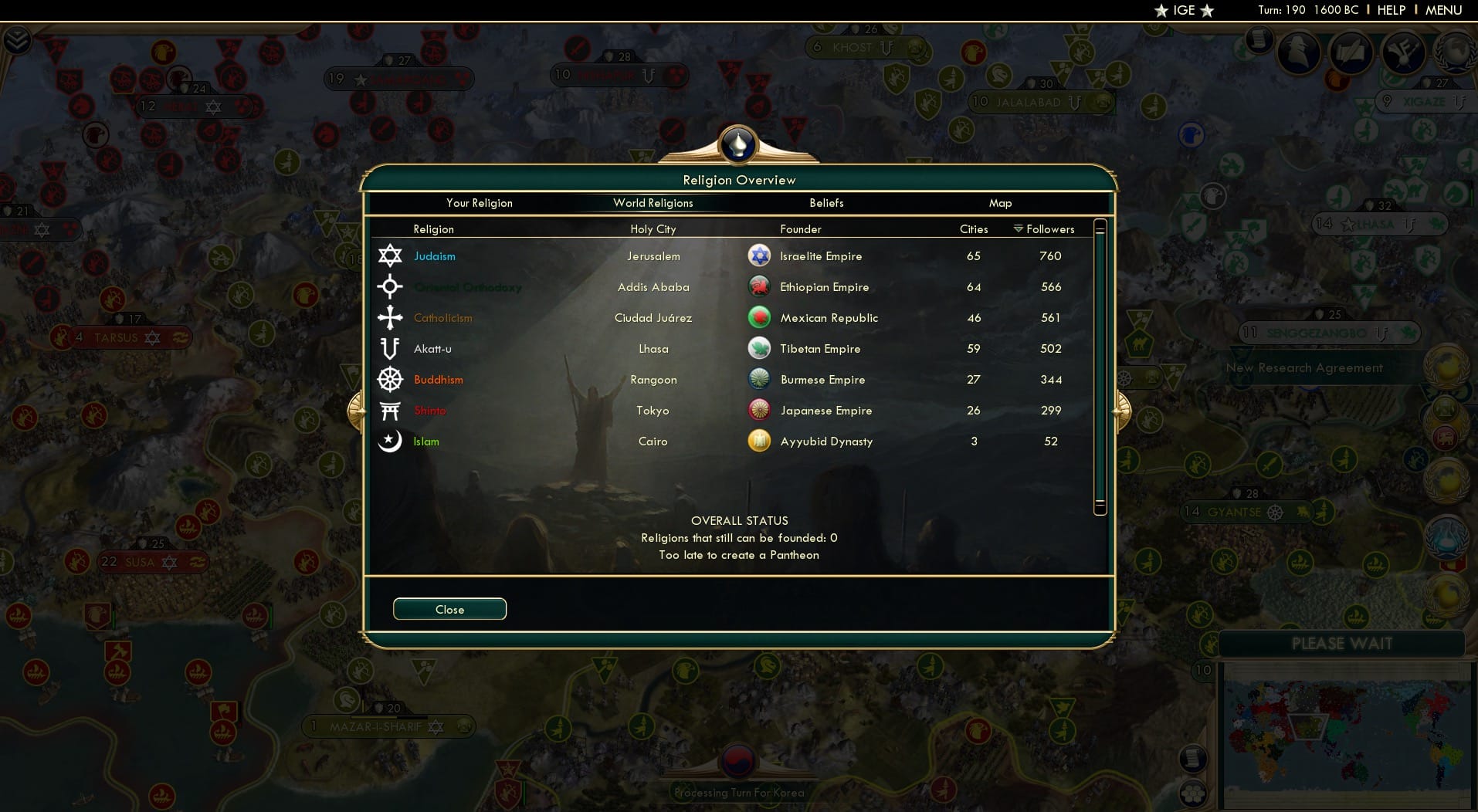This screenshot has width=1478, height=812.
Task: Switch to the Beliefs tab
Action: point(825,203)
